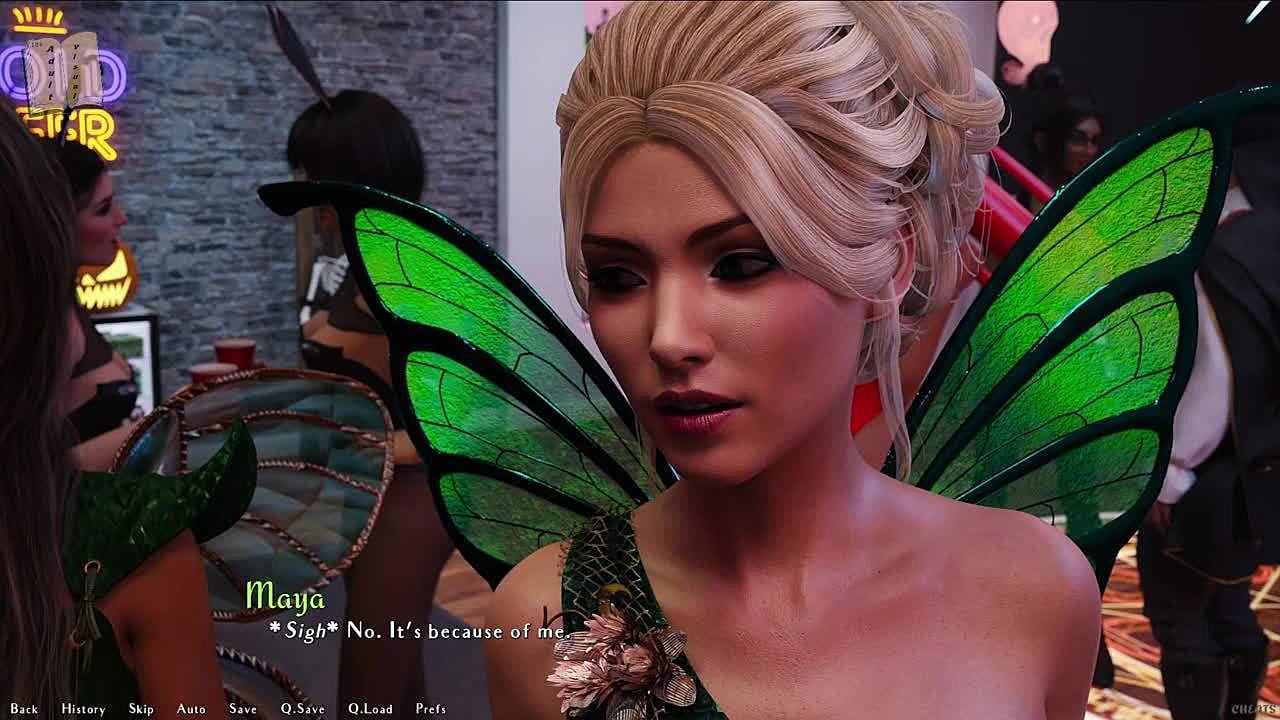Quick save with Q.Save

(302, 709)
